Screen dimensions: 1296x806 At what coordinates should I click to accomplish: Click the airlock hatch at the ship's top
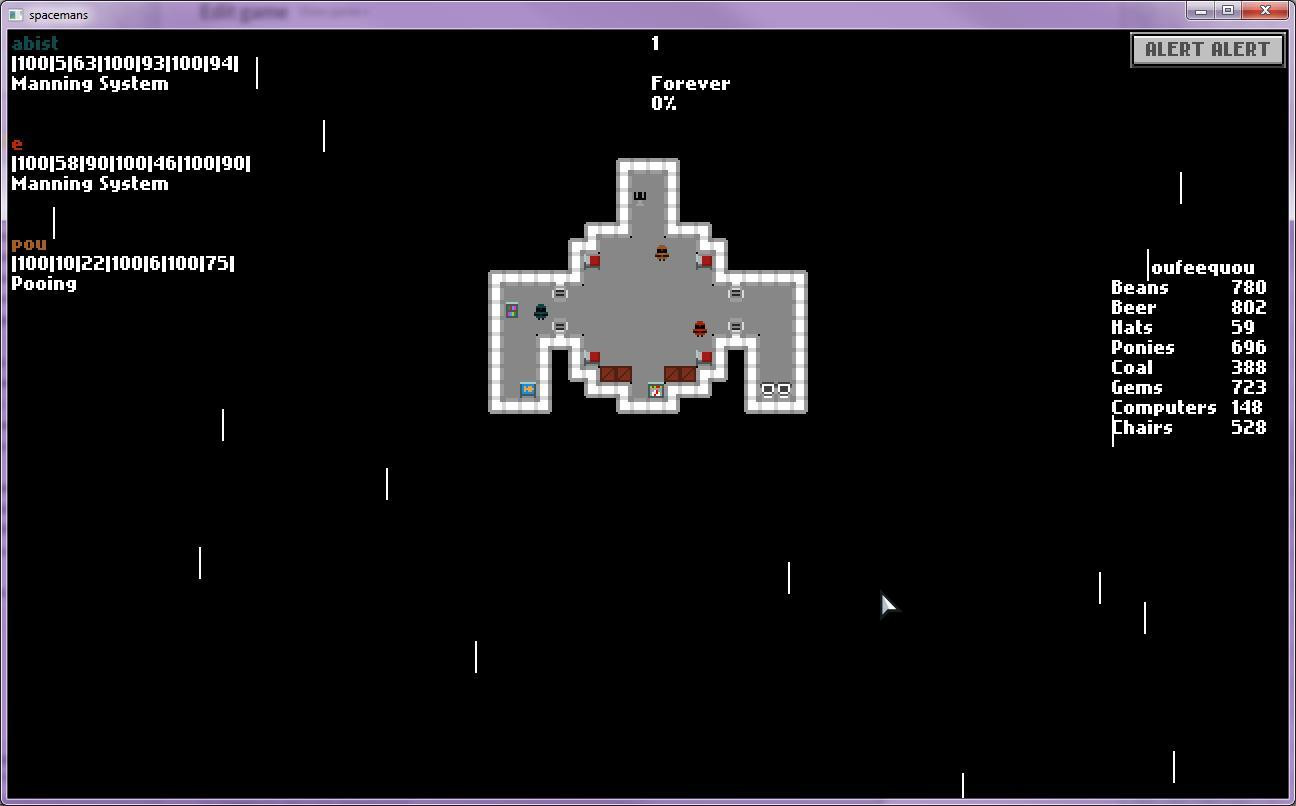click(639, 196)
